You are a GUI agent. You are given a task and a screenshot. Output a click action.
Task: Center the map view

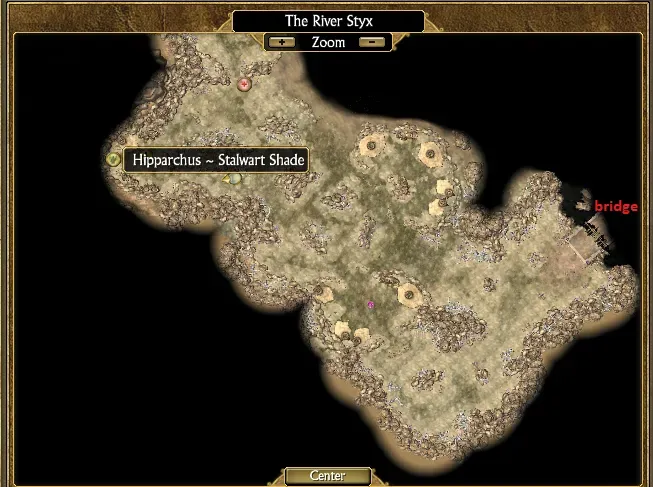[x=327, y=476]
